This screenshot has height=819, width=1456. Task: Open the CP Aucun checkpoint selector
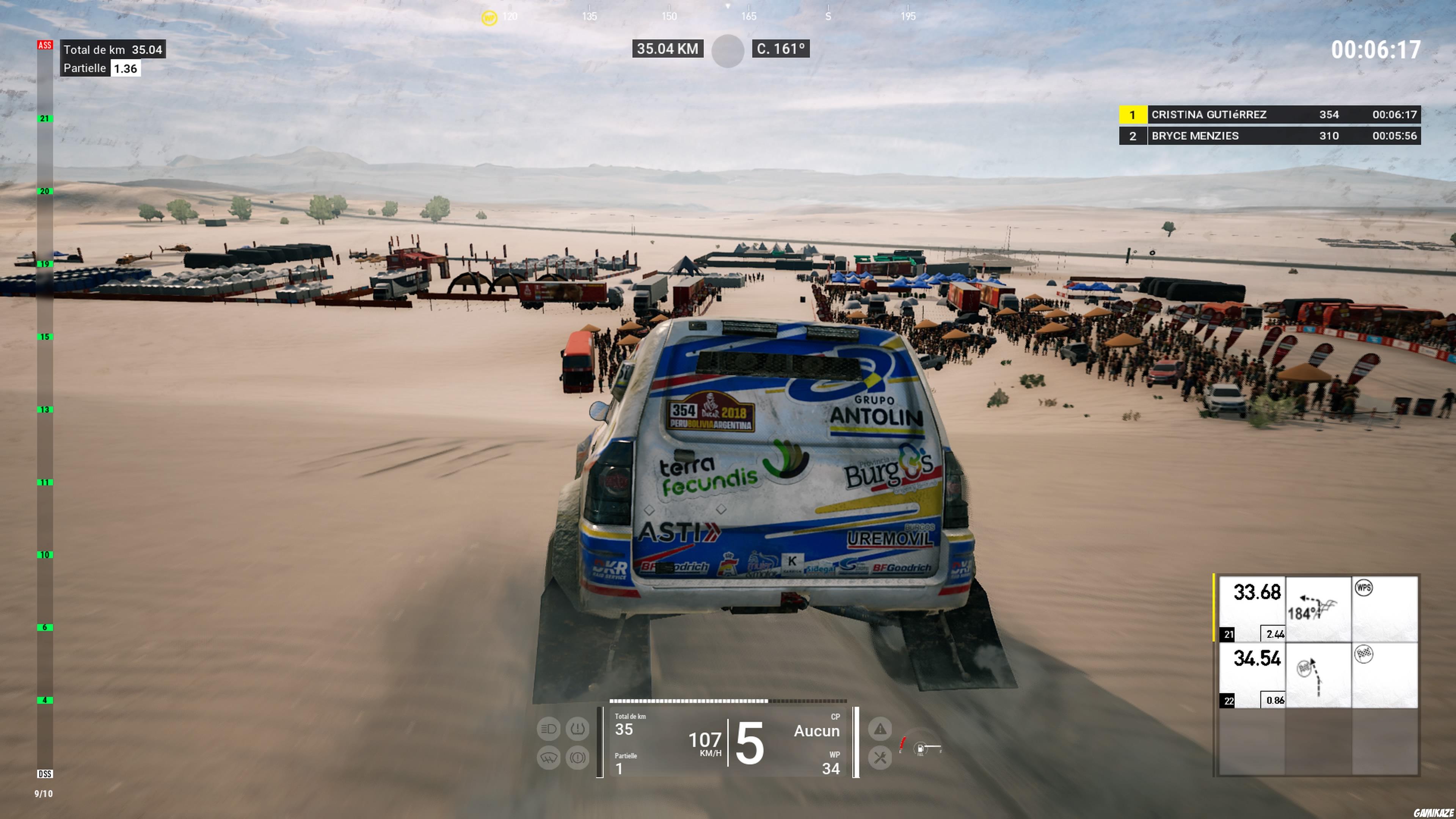(817, 731)
